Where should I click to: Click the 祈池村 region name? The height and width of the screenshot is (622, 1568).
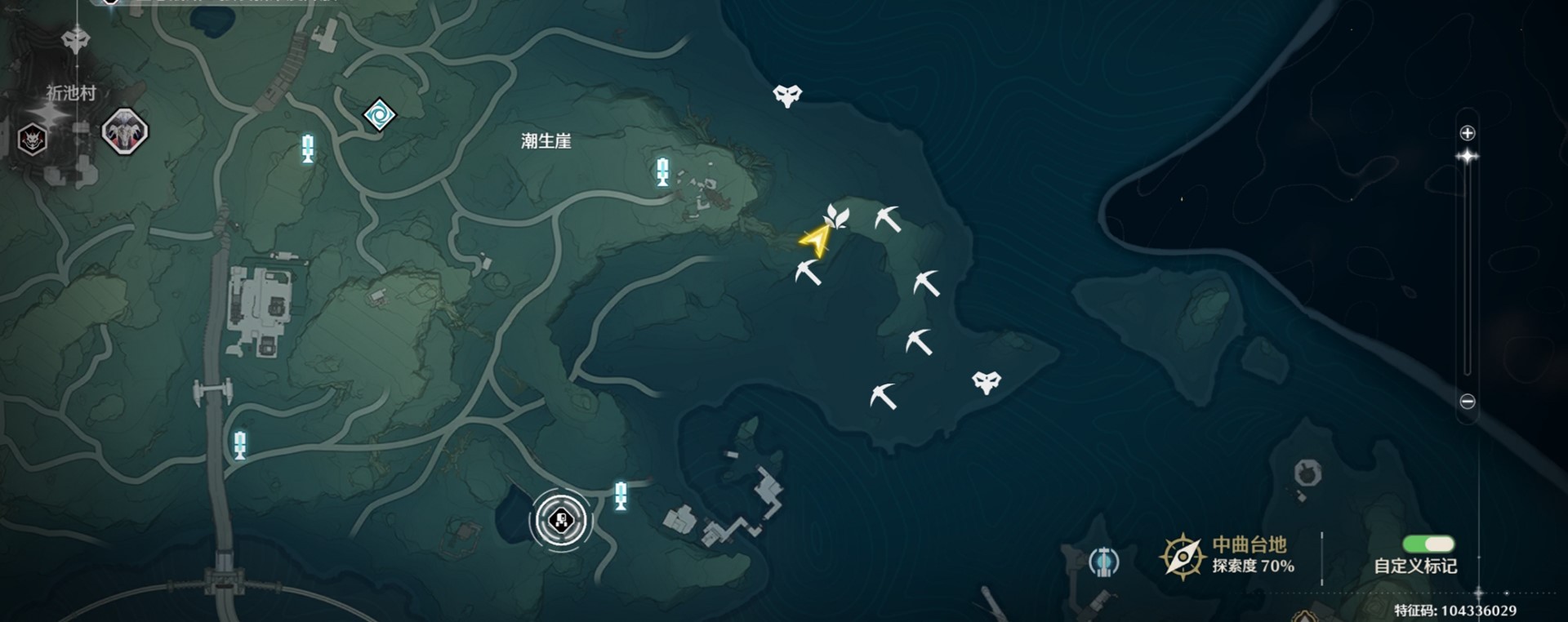(x=72, y=92)
